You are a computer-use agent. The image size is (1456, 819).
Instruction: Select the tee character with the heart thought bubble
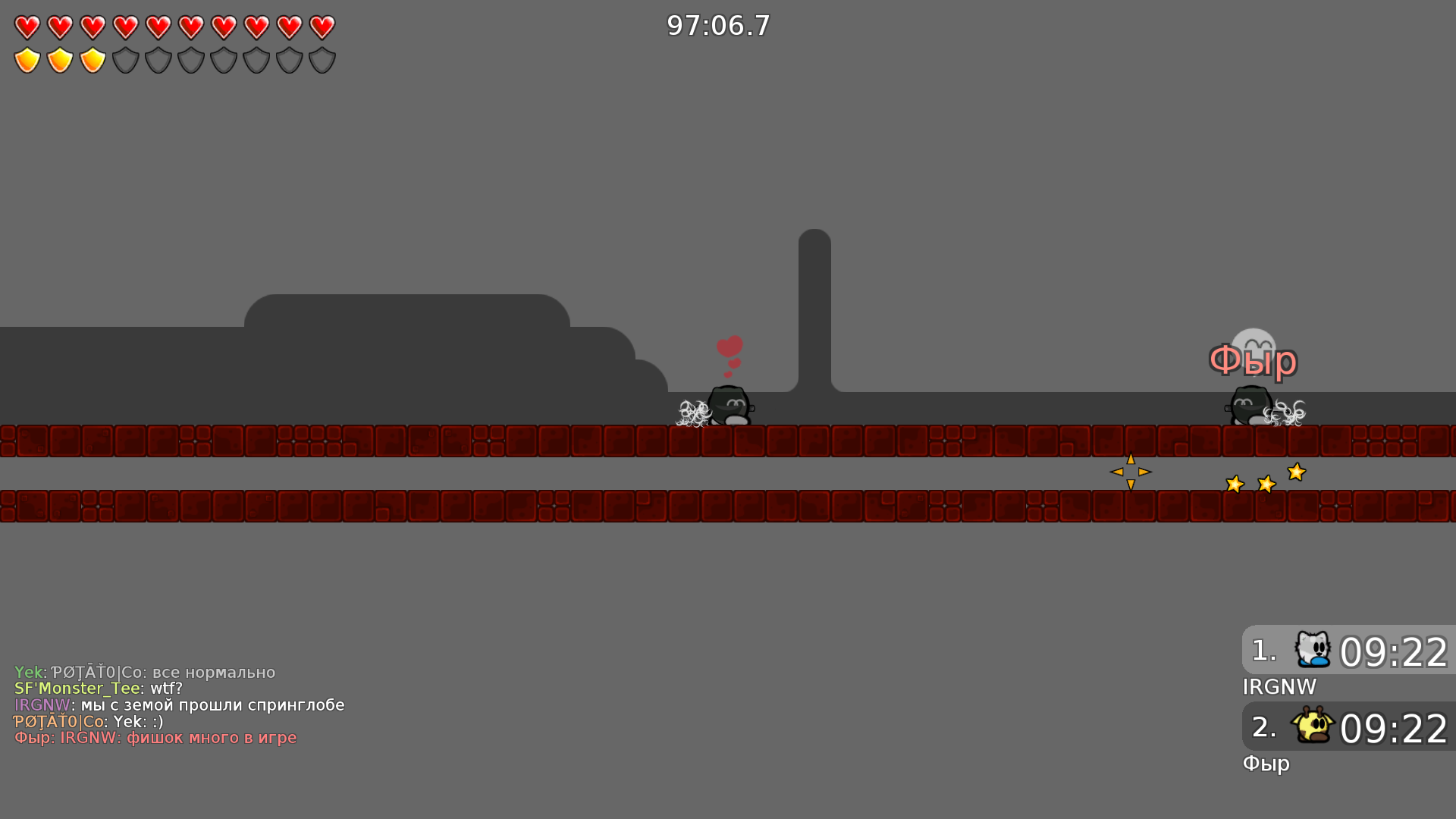(730, 406)
